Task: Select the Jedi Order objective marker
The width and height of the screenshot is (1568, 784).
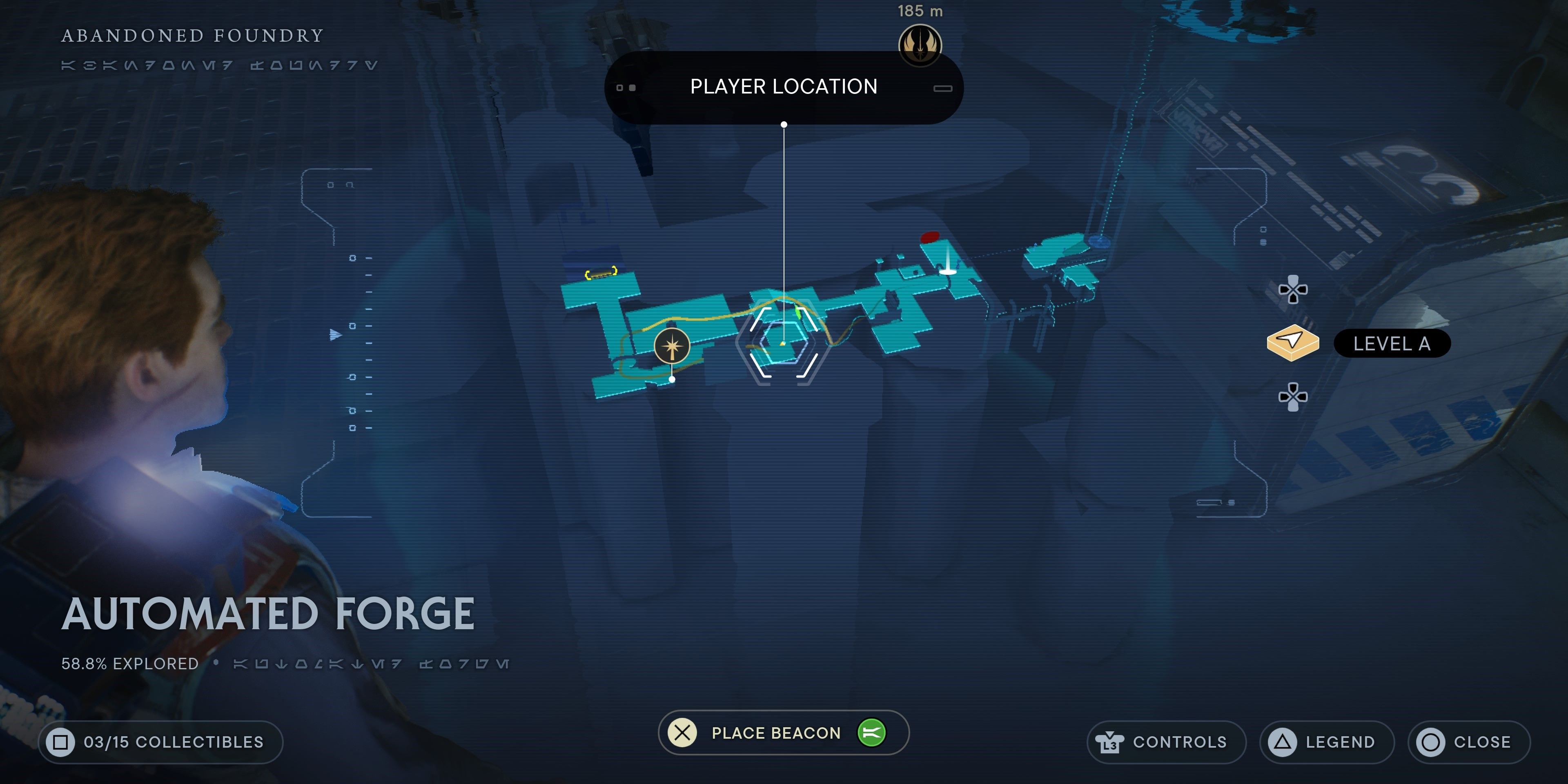Action: coord(920,45)
